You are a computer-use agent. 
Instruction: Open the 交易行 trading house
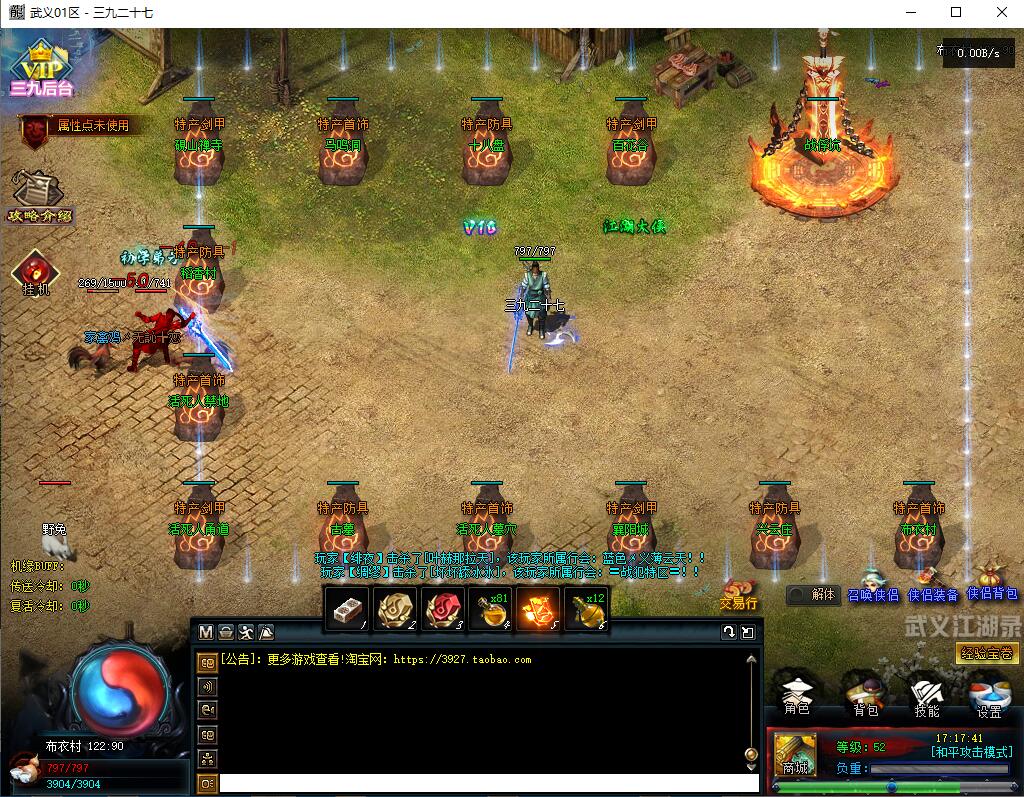739,594
